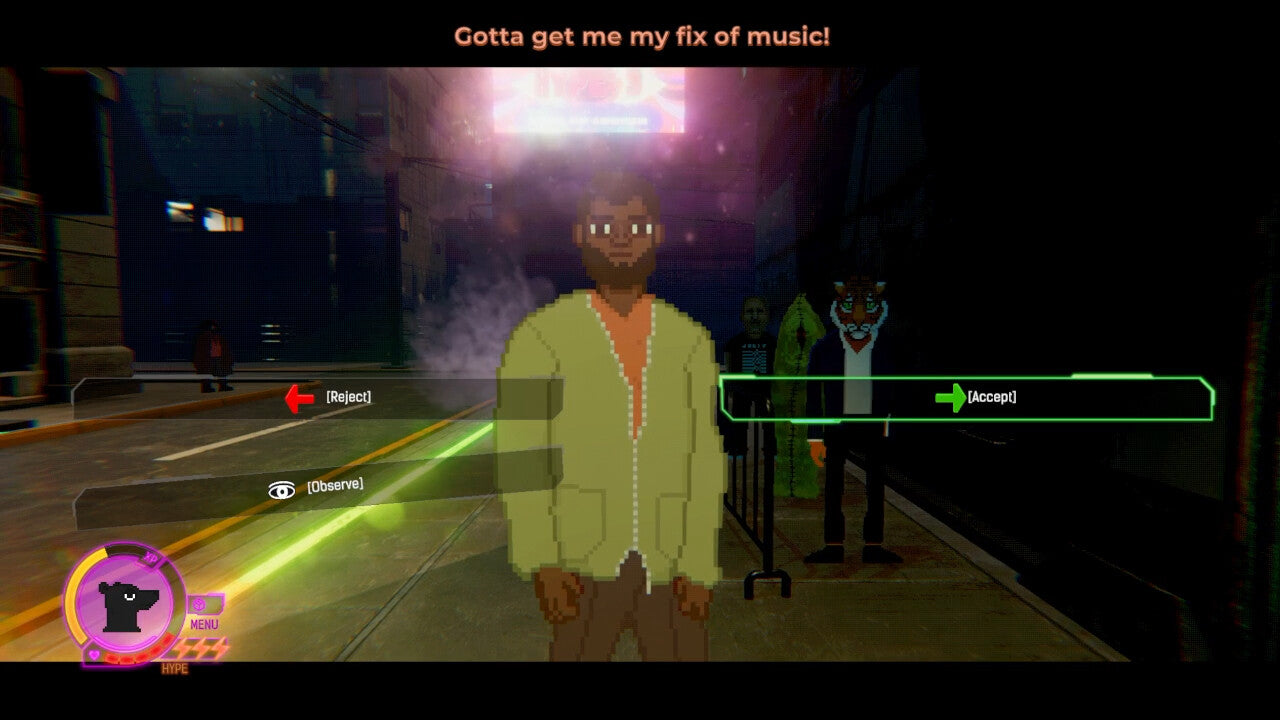The height and width of the screenshot is (720, 1280).
Task: Click the green Accept arrow icon
Action: click(948, 398)
